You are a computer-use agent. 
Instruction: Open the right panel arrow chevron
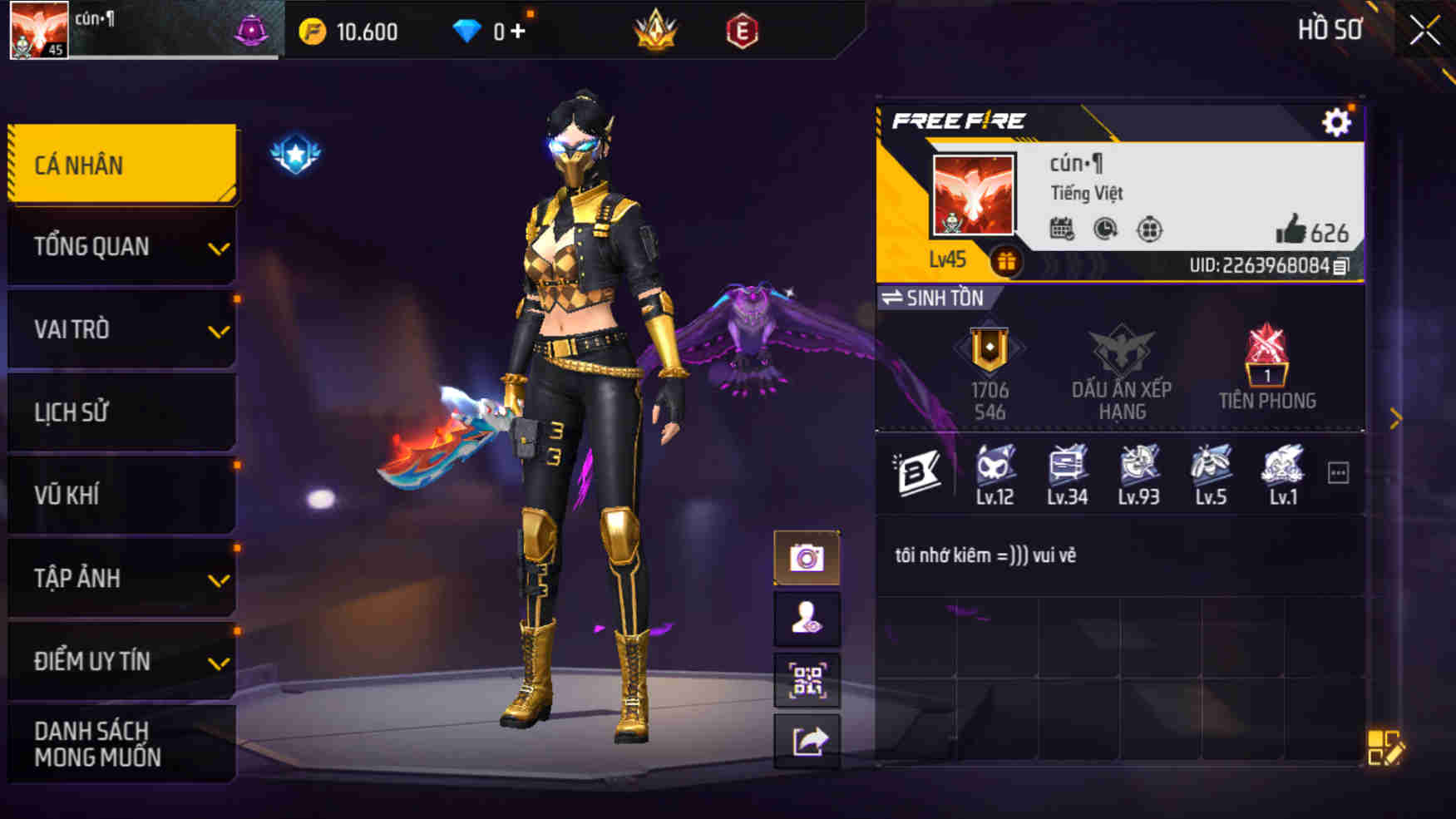point(1396,420)
